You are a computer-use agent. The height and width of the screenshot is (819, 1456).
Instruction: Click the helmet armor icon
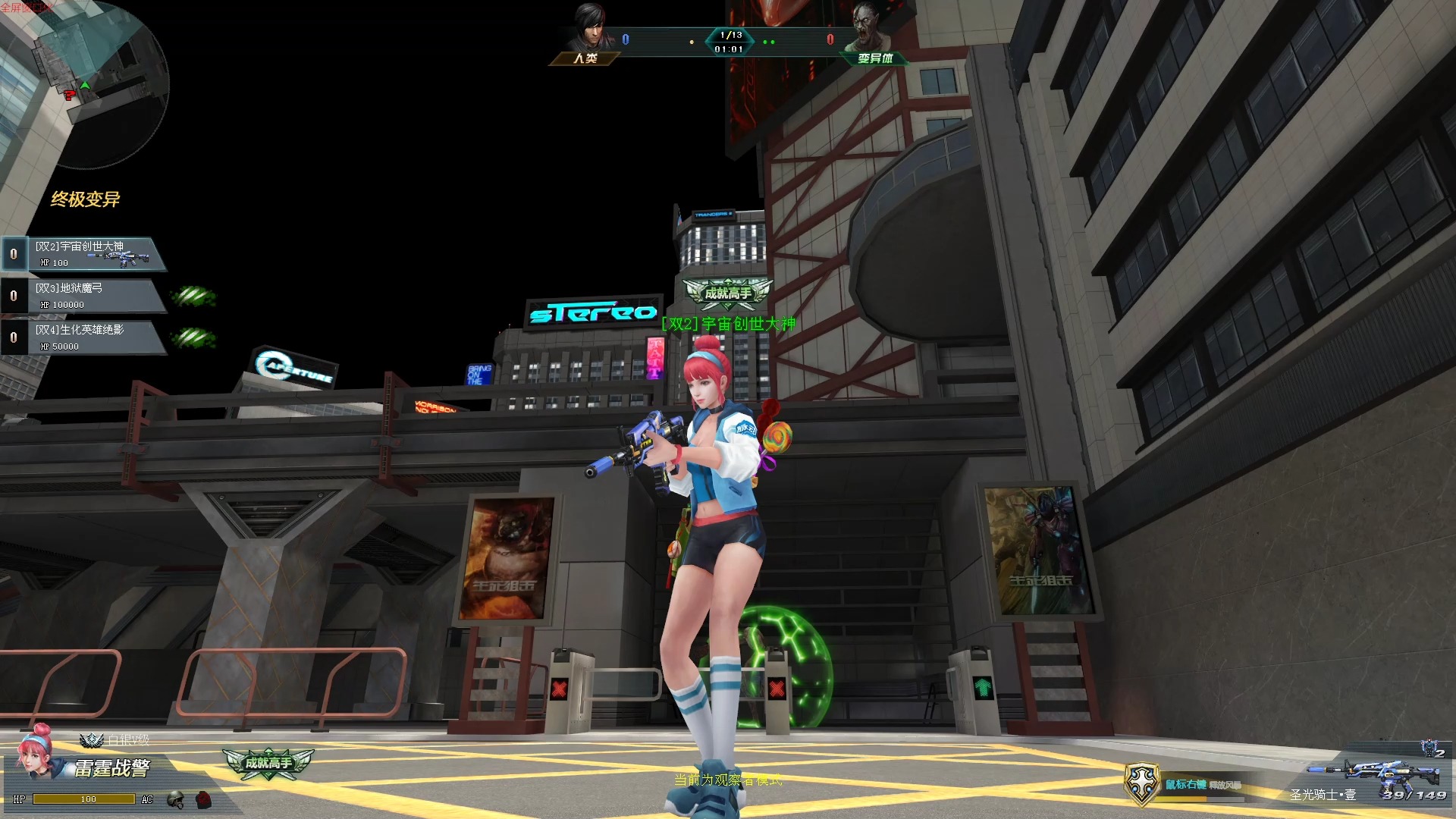click(x=176, y=799)
